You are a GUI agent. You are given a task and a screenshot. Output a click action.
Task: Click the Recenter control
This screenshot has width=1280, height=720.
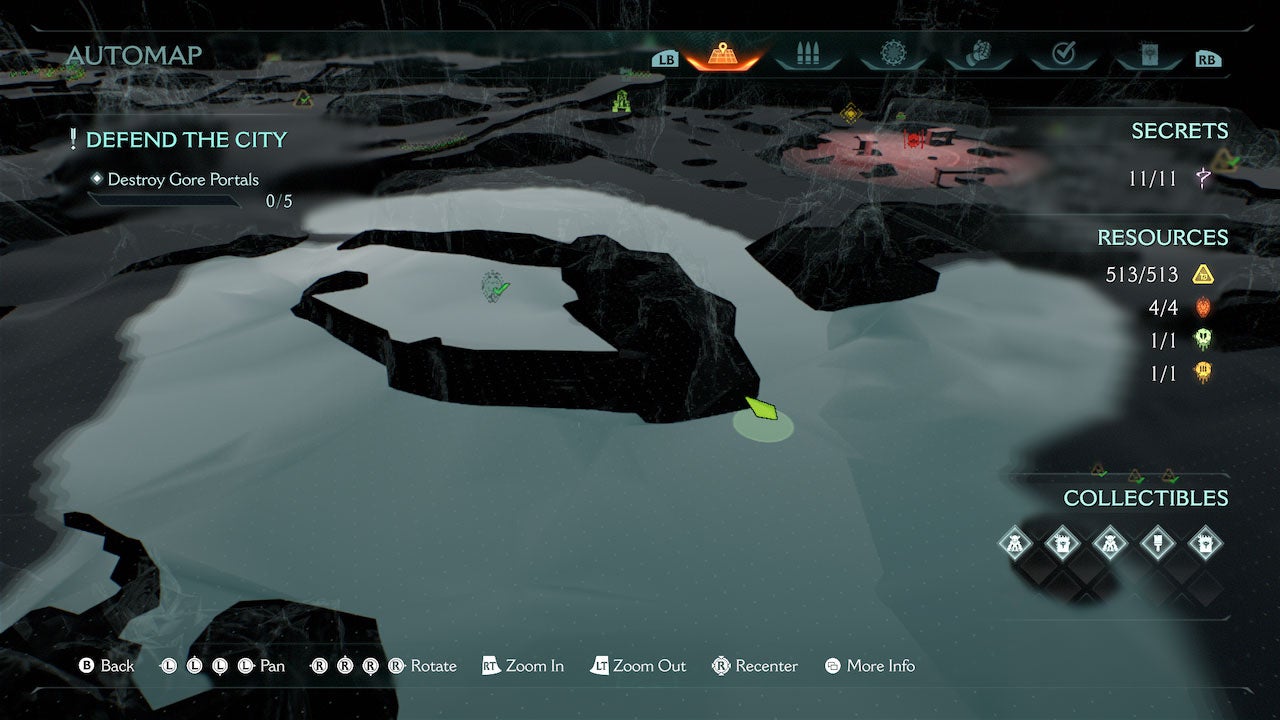754,665
